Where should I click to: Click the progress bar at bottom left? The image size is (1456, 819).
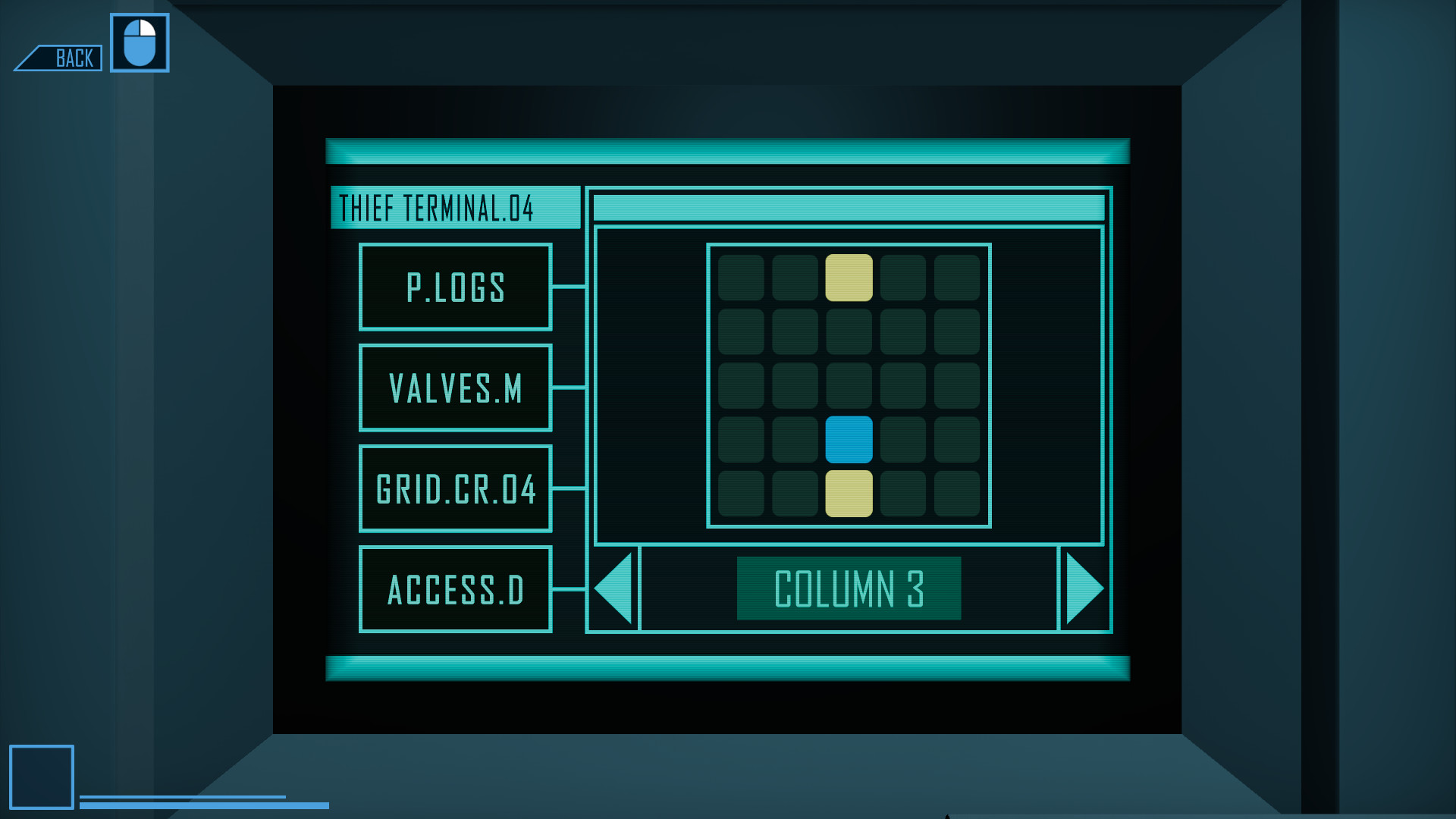[x=205, y=801]
